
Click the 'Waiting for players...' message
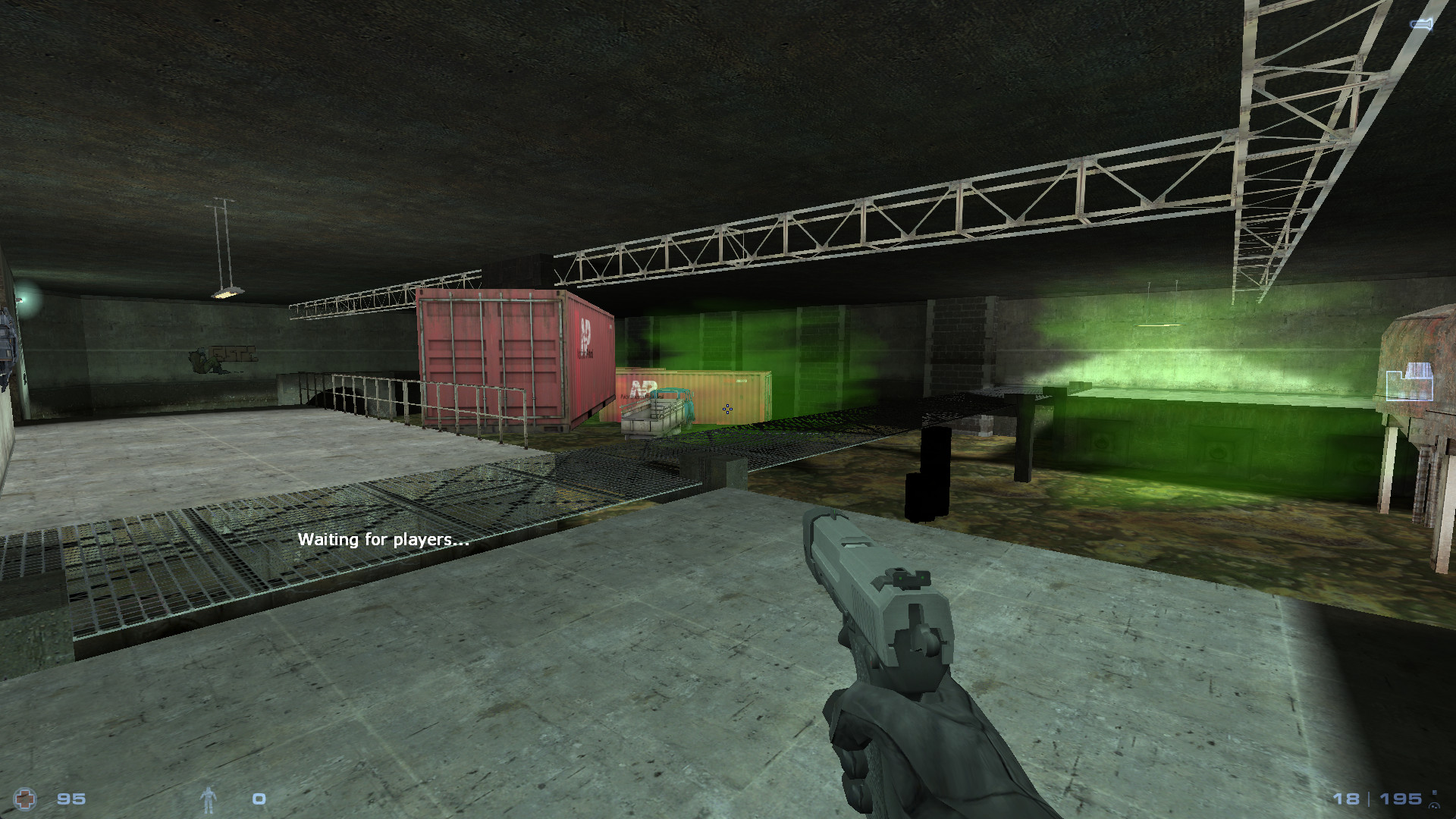pyautogui.click(x=384, y=541)
